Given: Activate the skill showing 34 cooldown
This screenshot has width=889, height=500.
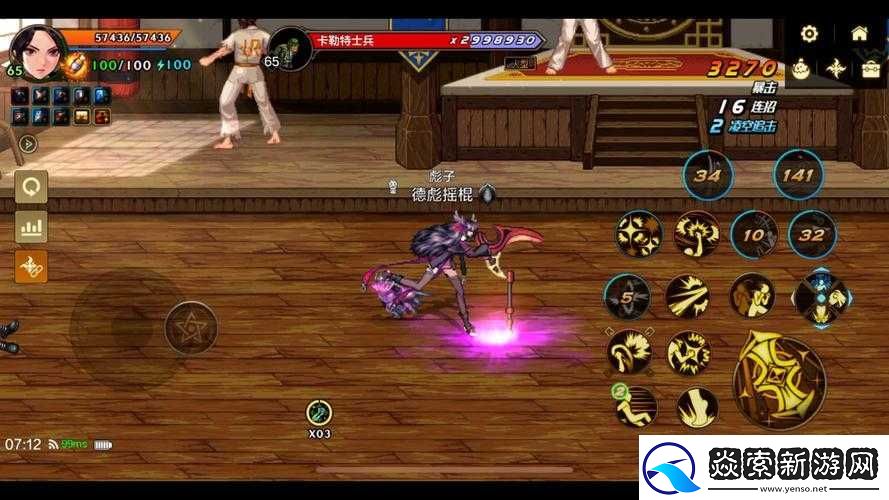Looking at the screenshot, I should pyautogui.click(x=708, y=177).
